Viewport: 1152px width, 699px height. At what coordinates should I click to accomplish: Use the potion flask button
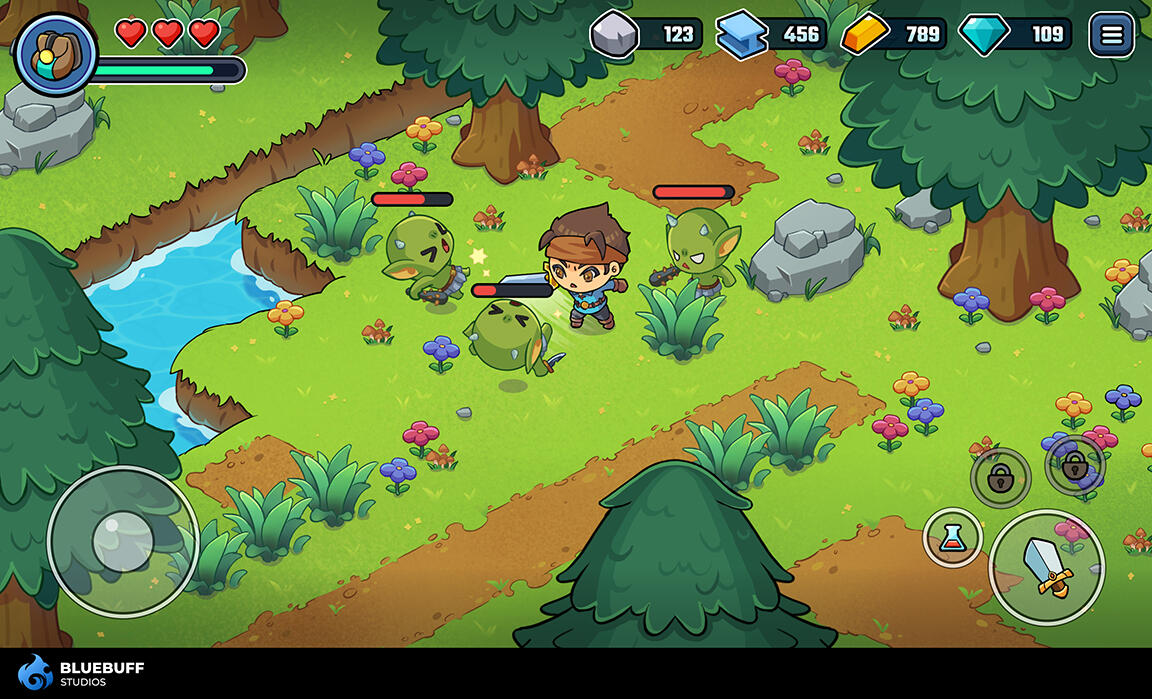(x=952, y=538)
